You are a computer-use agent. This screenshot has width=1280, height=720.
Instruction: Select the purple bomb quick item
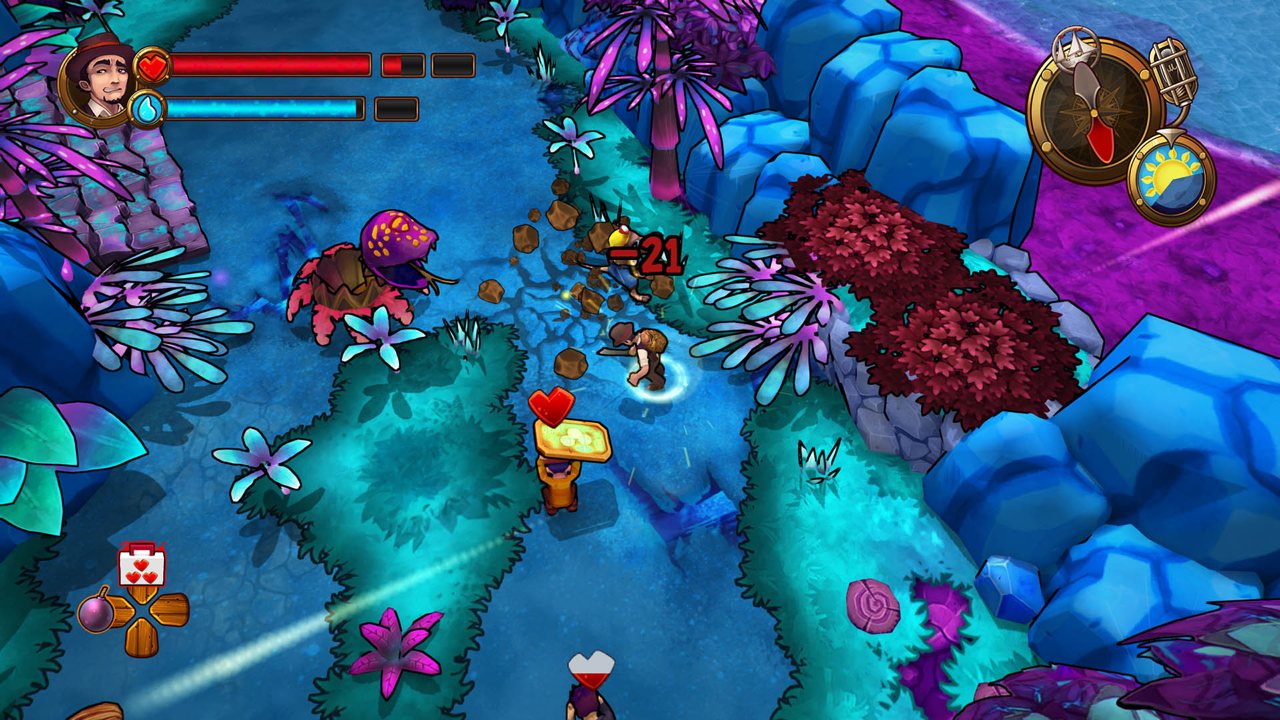pos(97,610)
